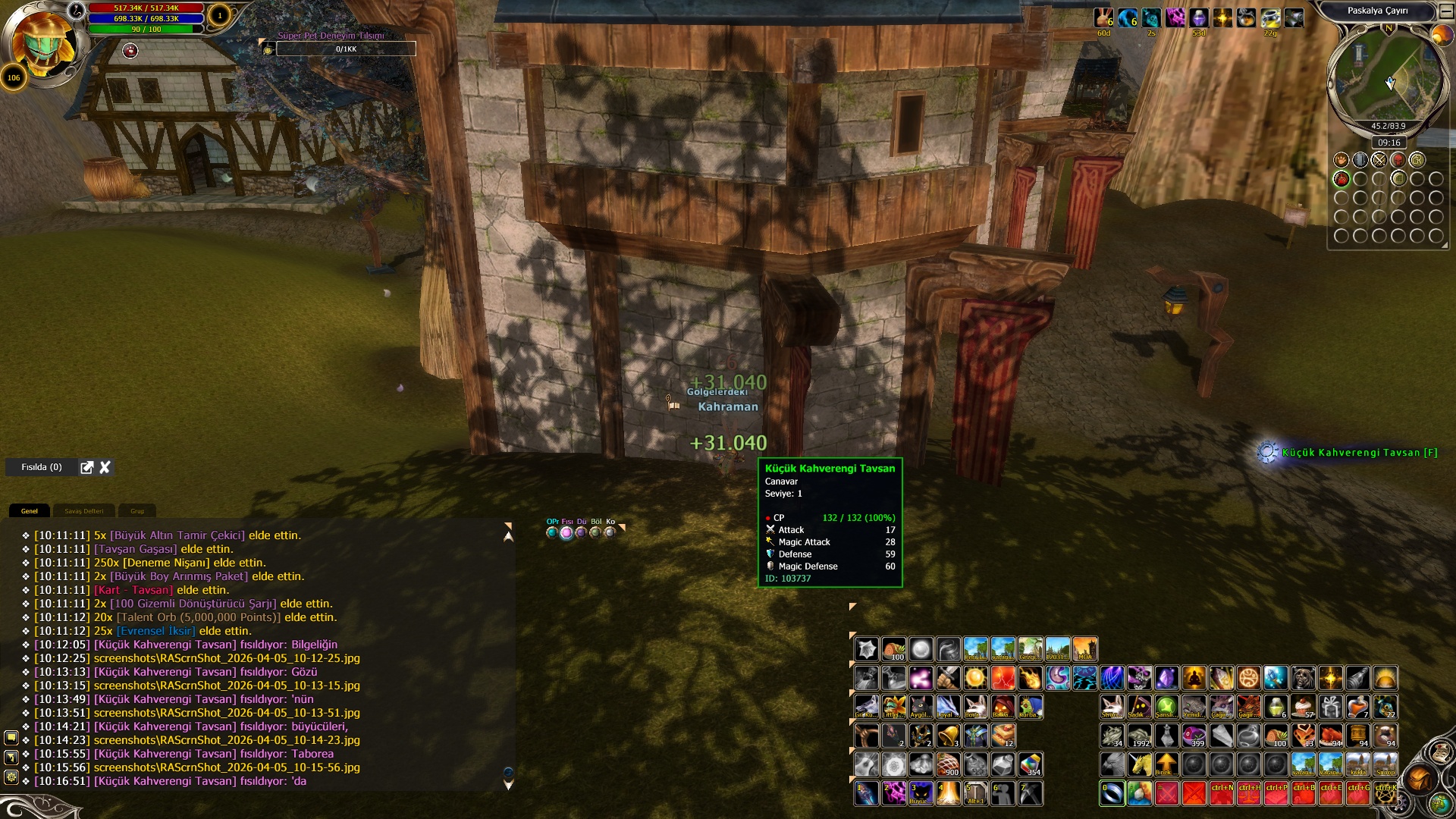Open the Savaş Defteri chat tab
1456x819 pixels.
[83, 511]
